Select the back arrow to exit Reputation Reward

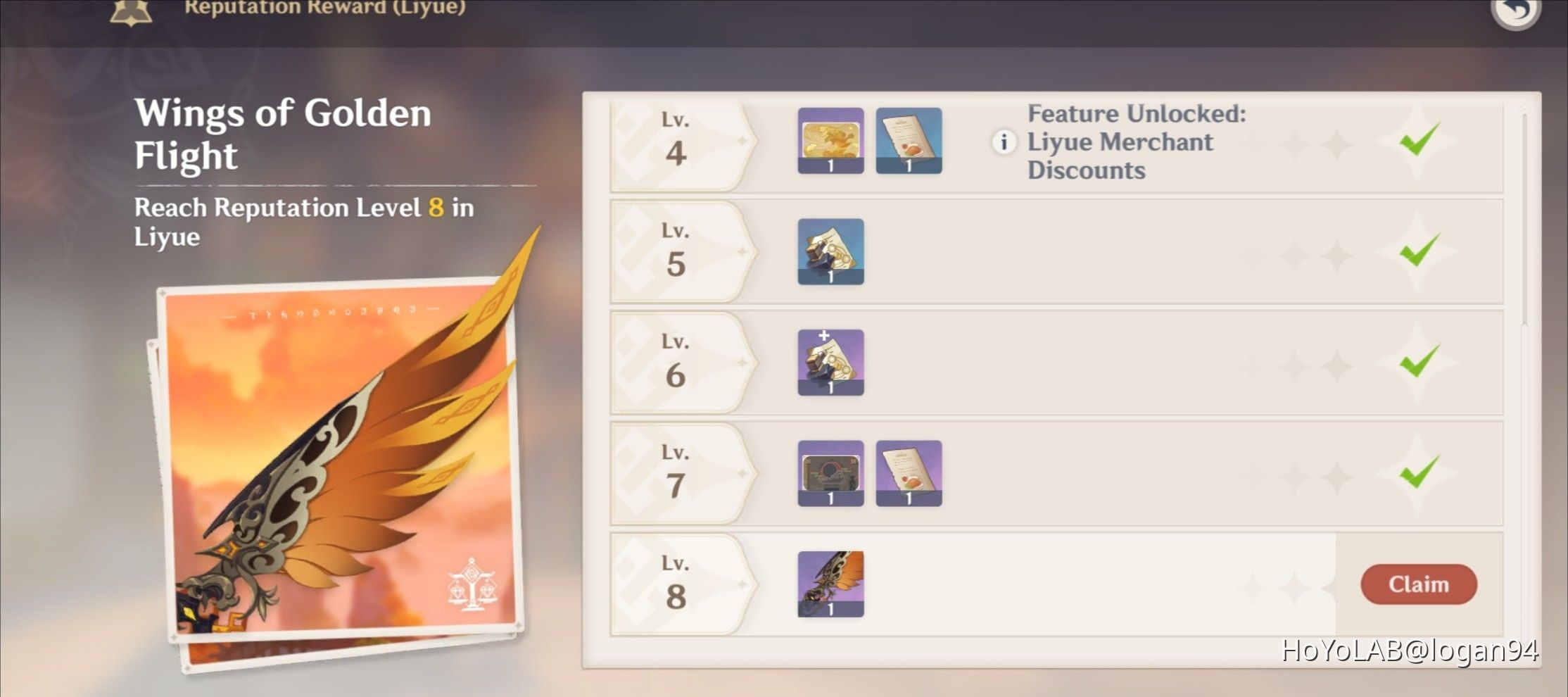tap(1515, 12)
